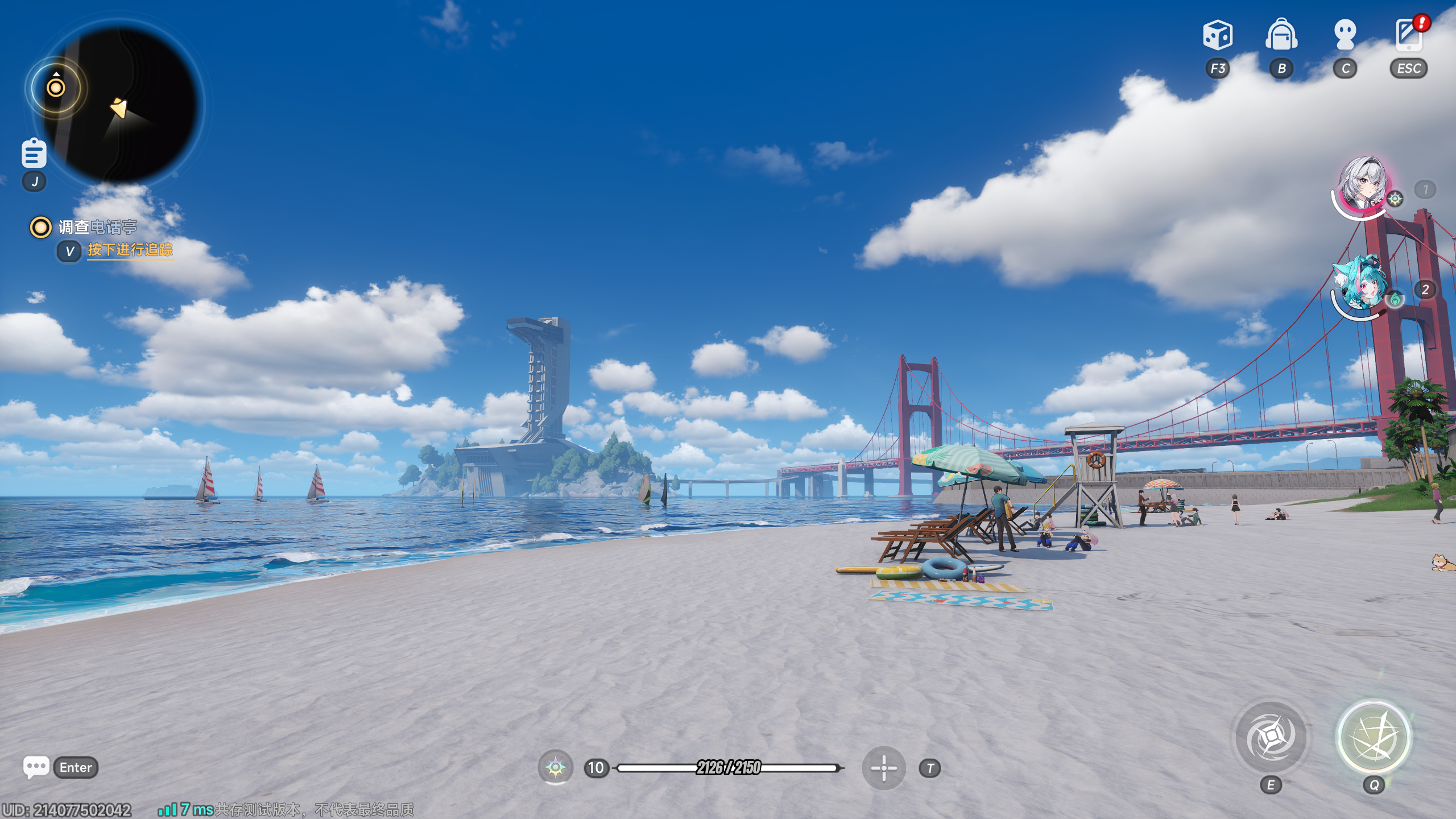Click the star emblem beside the level
1456x819 pixels.
tap(555, 768)
